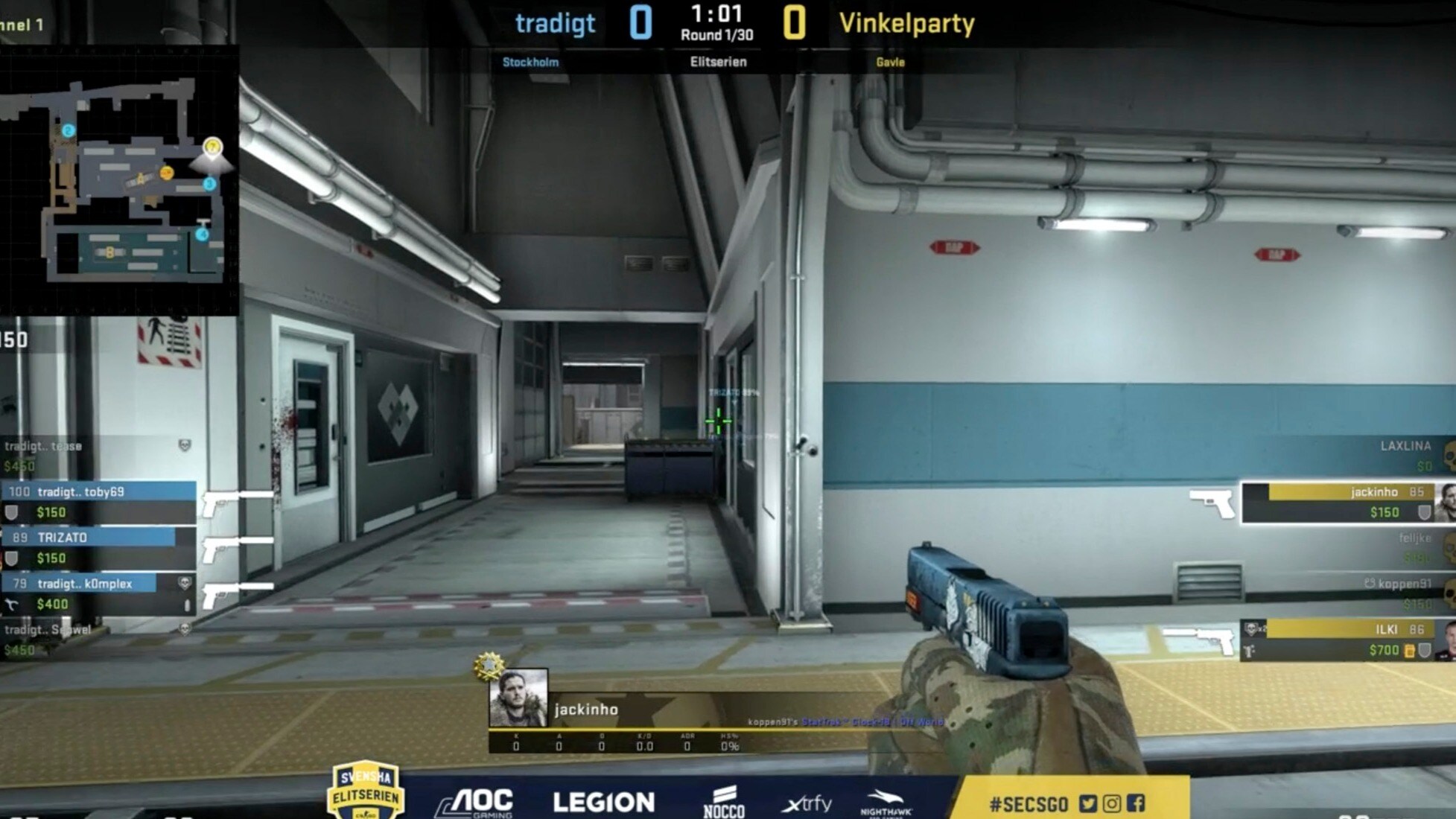The image size is (1456, 819).
Task: Select the Gavle team label
Action: pos(891,63)
